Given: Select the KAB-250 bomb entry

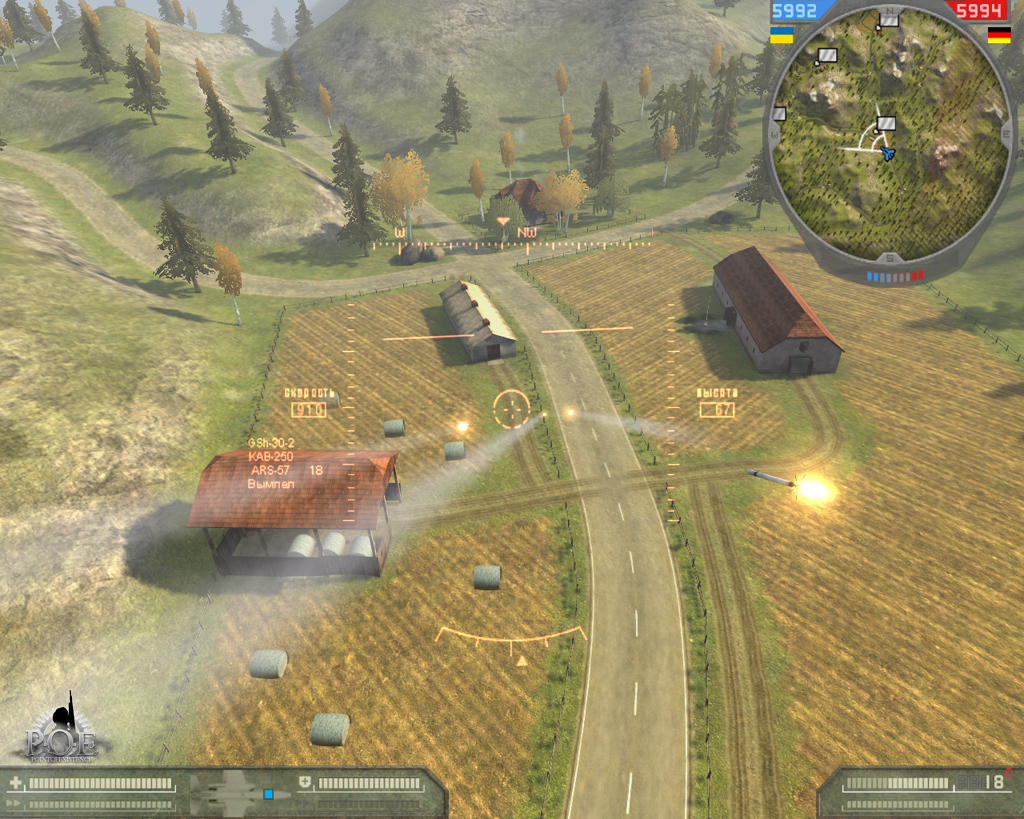Looking at the screenshot, I should coord(269,456).
